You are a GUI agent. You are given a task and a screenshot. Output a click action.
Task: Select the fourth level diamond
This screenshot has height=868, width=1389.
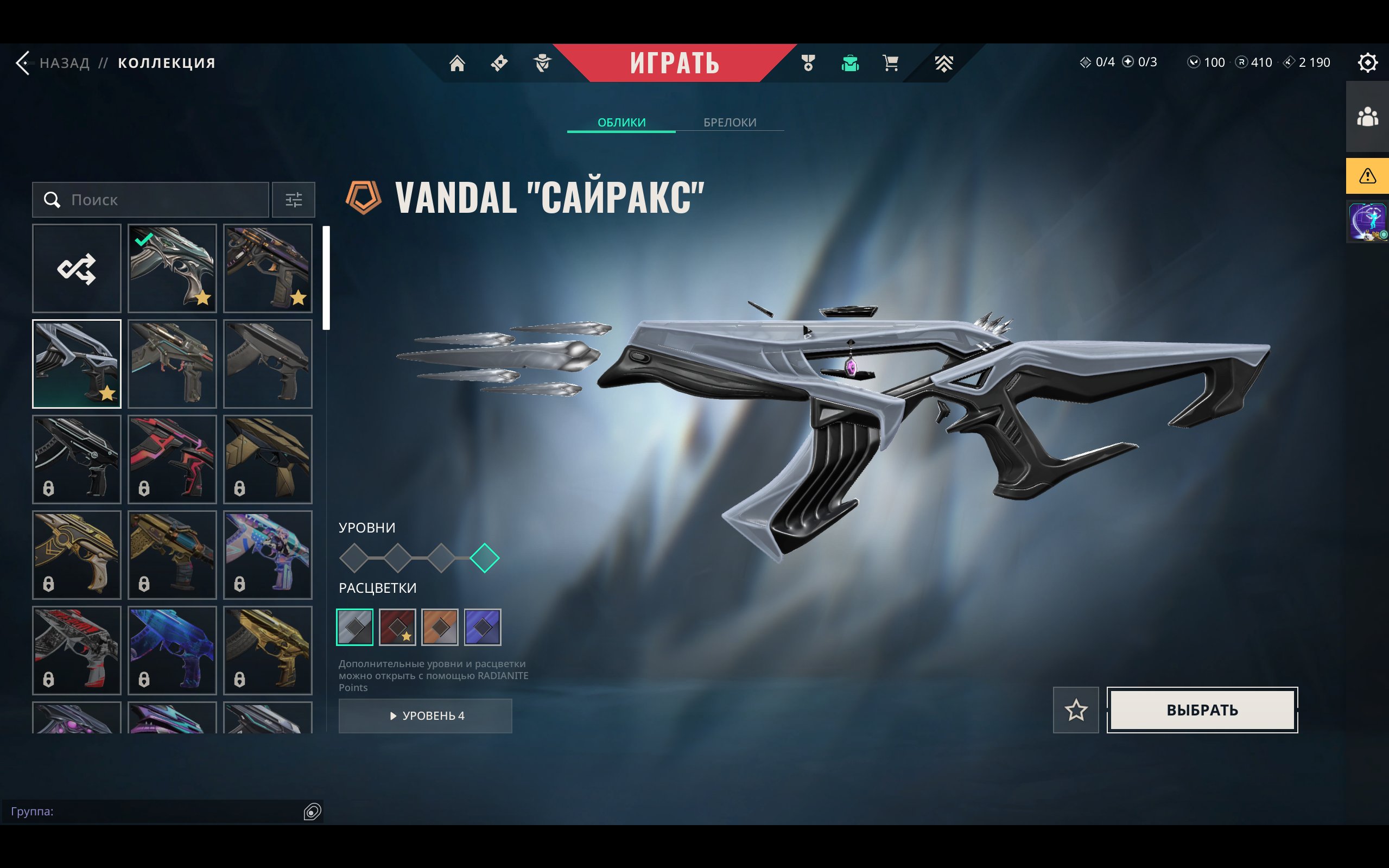coord(484,558)
